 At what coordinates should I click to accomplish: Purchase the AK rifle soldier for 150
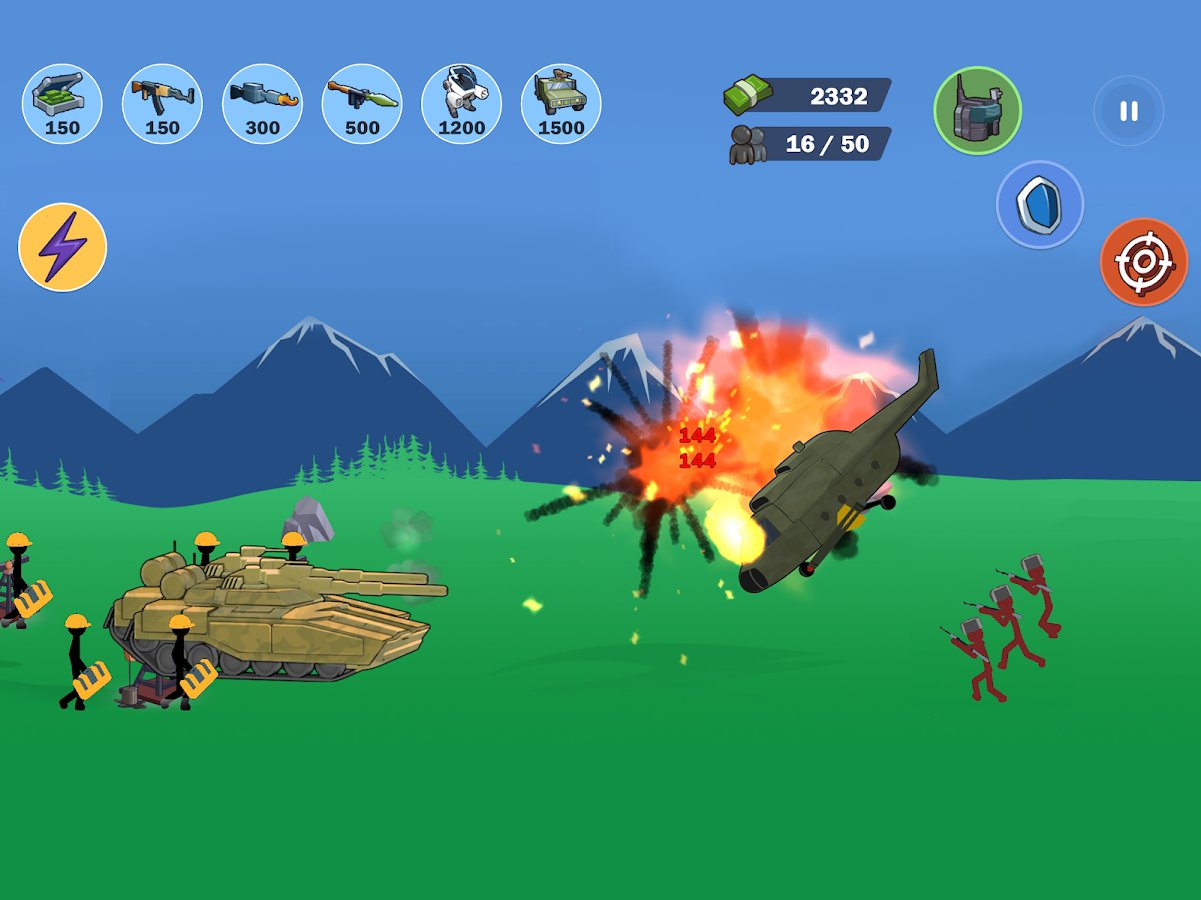pos(162,104)
